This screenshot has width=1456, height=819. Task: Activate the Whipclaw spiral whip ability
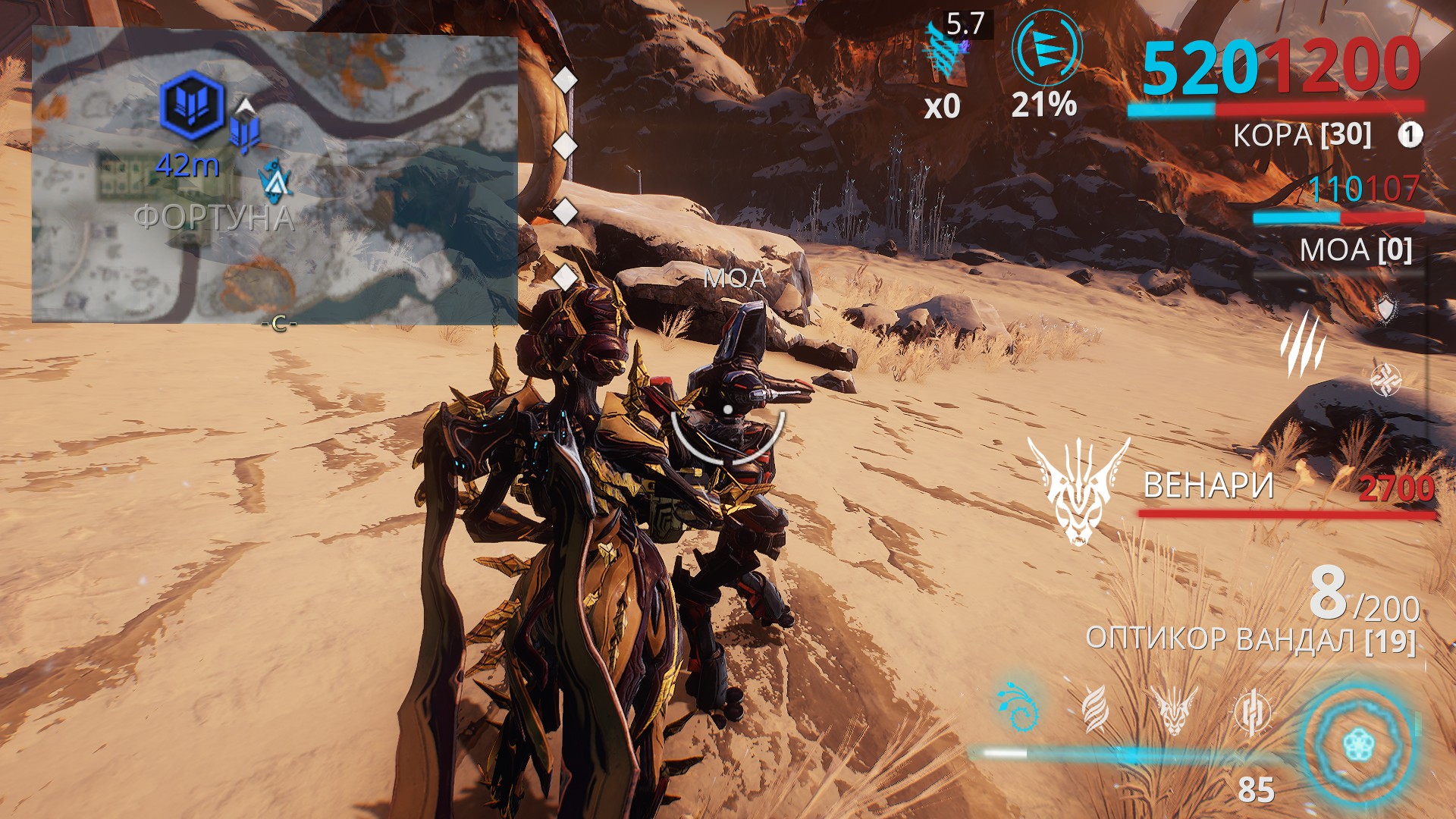tap(1016, 708)
